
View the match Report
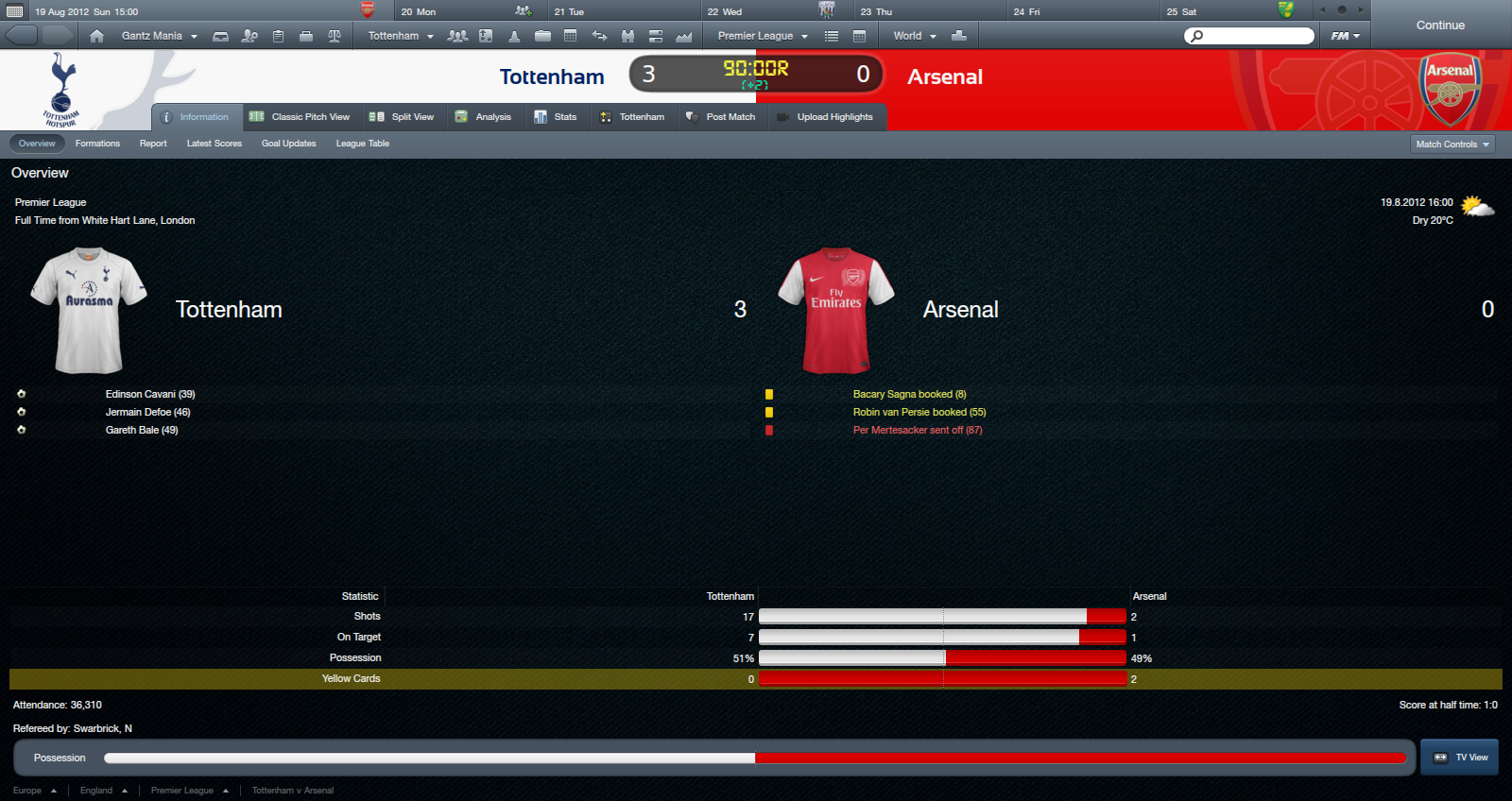[x=153, y=144]
